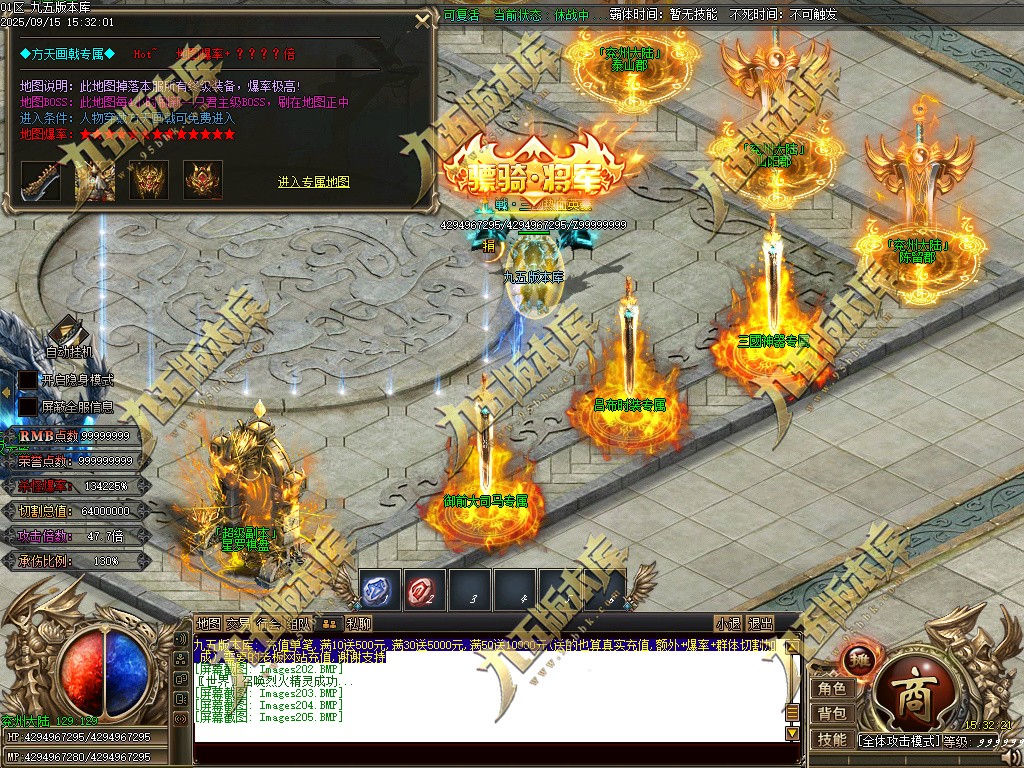The width and height of the screenshot is (1024, 768).
Task: Open the 背包 bag inventory
Action: tap(832, 714)
